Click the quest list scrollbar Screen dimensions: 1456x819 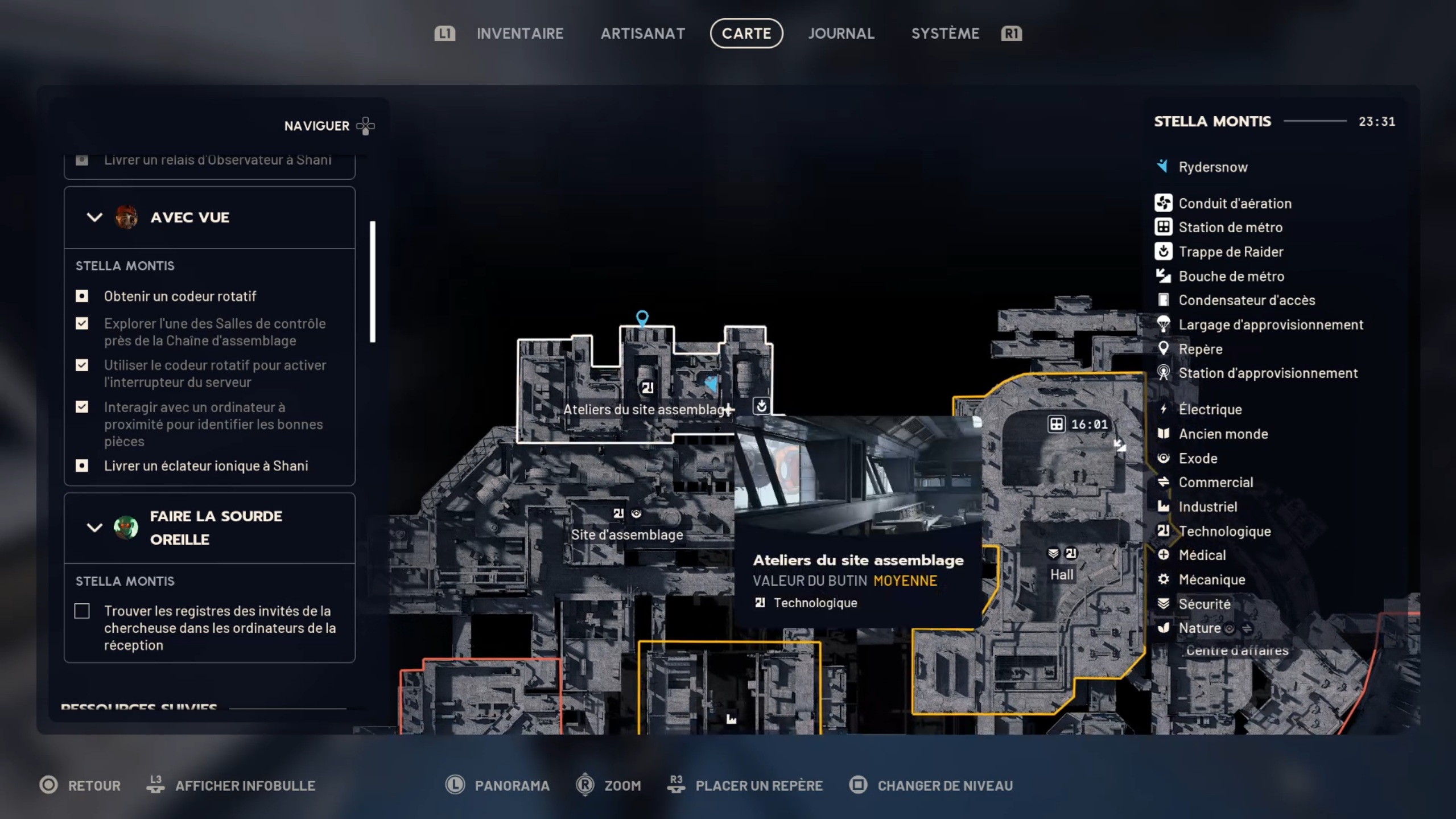pos(373,281)
